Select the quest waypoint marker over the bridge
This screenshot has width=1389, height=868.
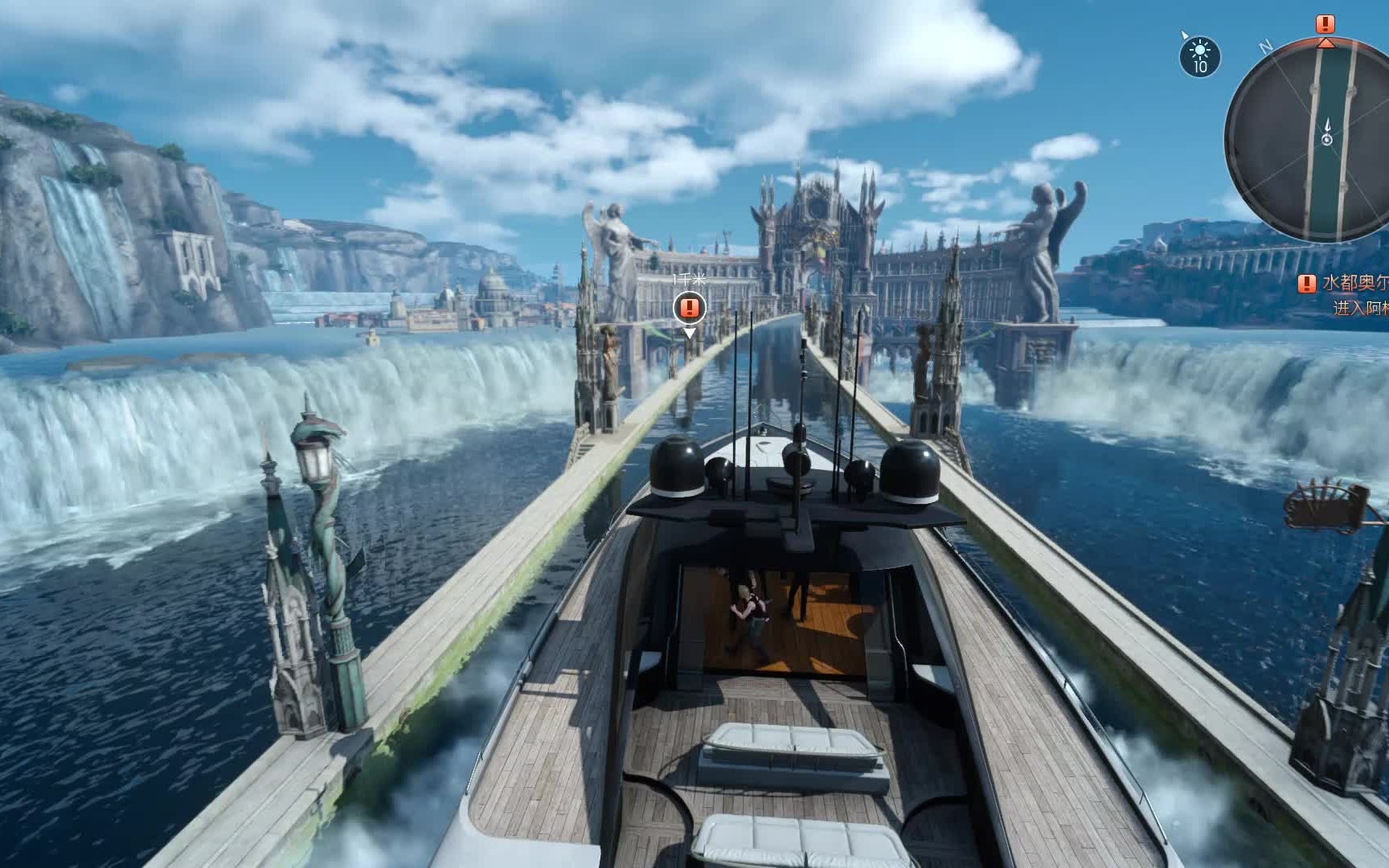point(689,307)
